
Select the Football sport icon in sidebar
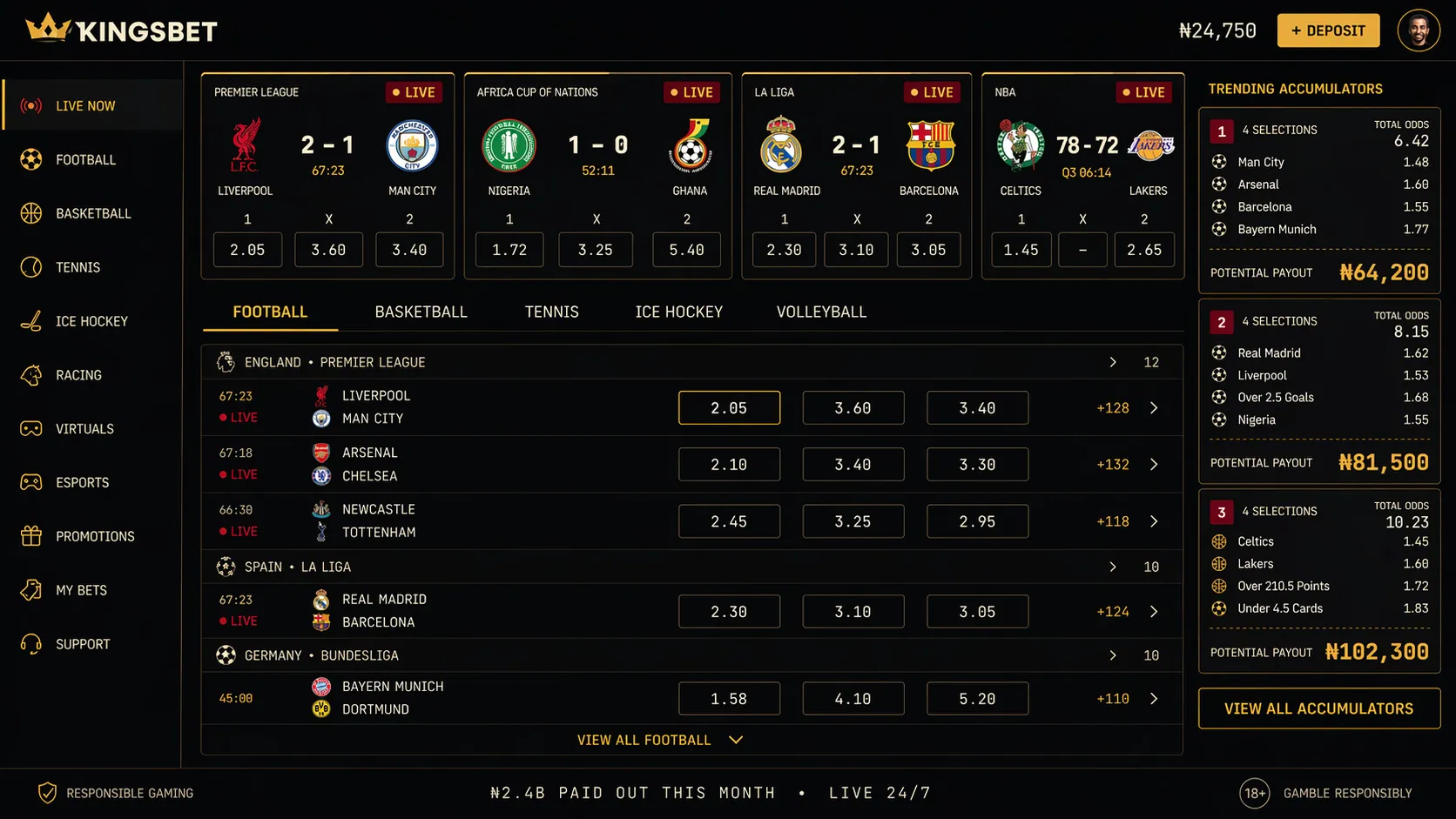(x=32, y=159)
